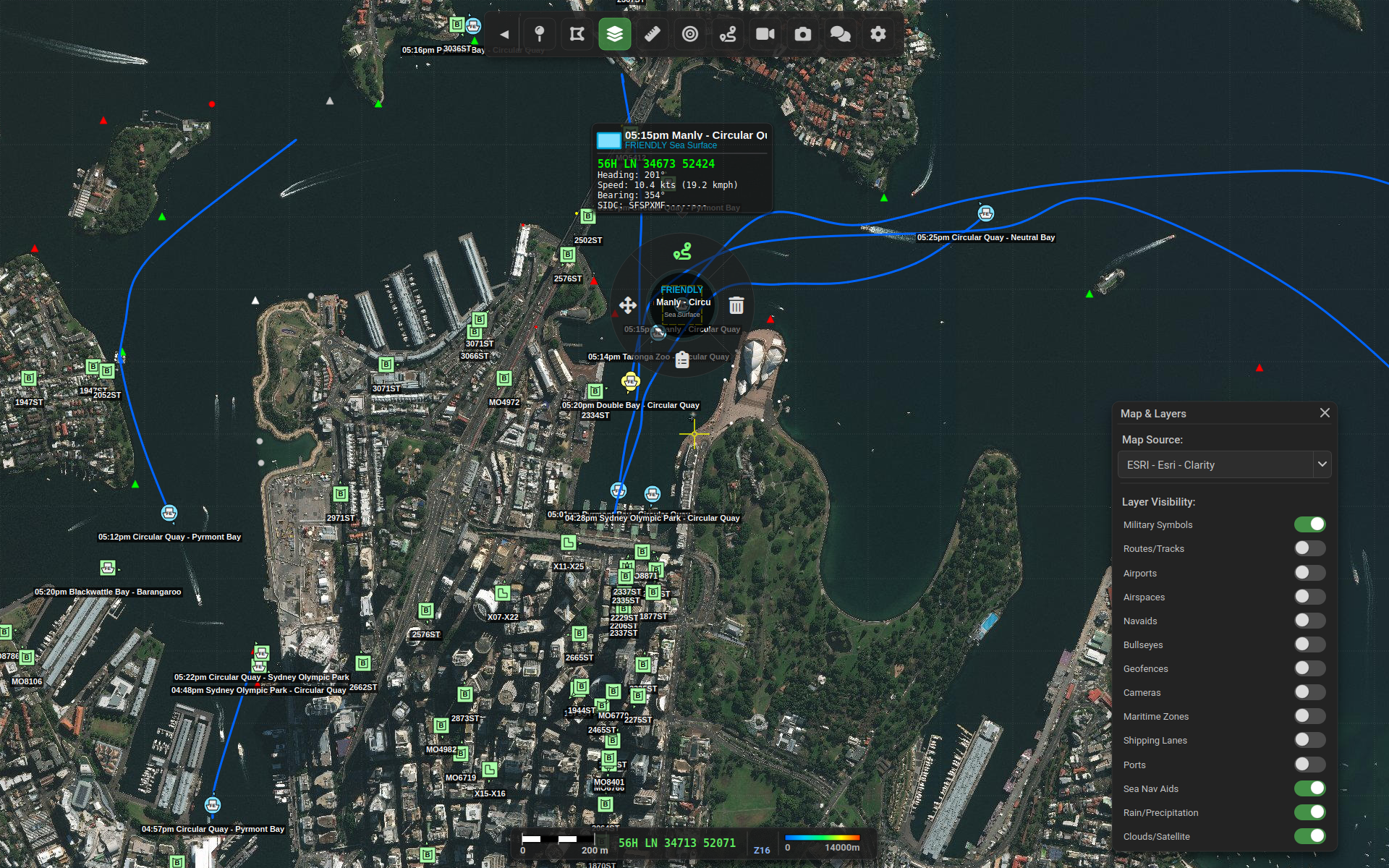Toggle the Shipping Lanes layer on
The image size is (1389, 868).
click(1309, 740)
